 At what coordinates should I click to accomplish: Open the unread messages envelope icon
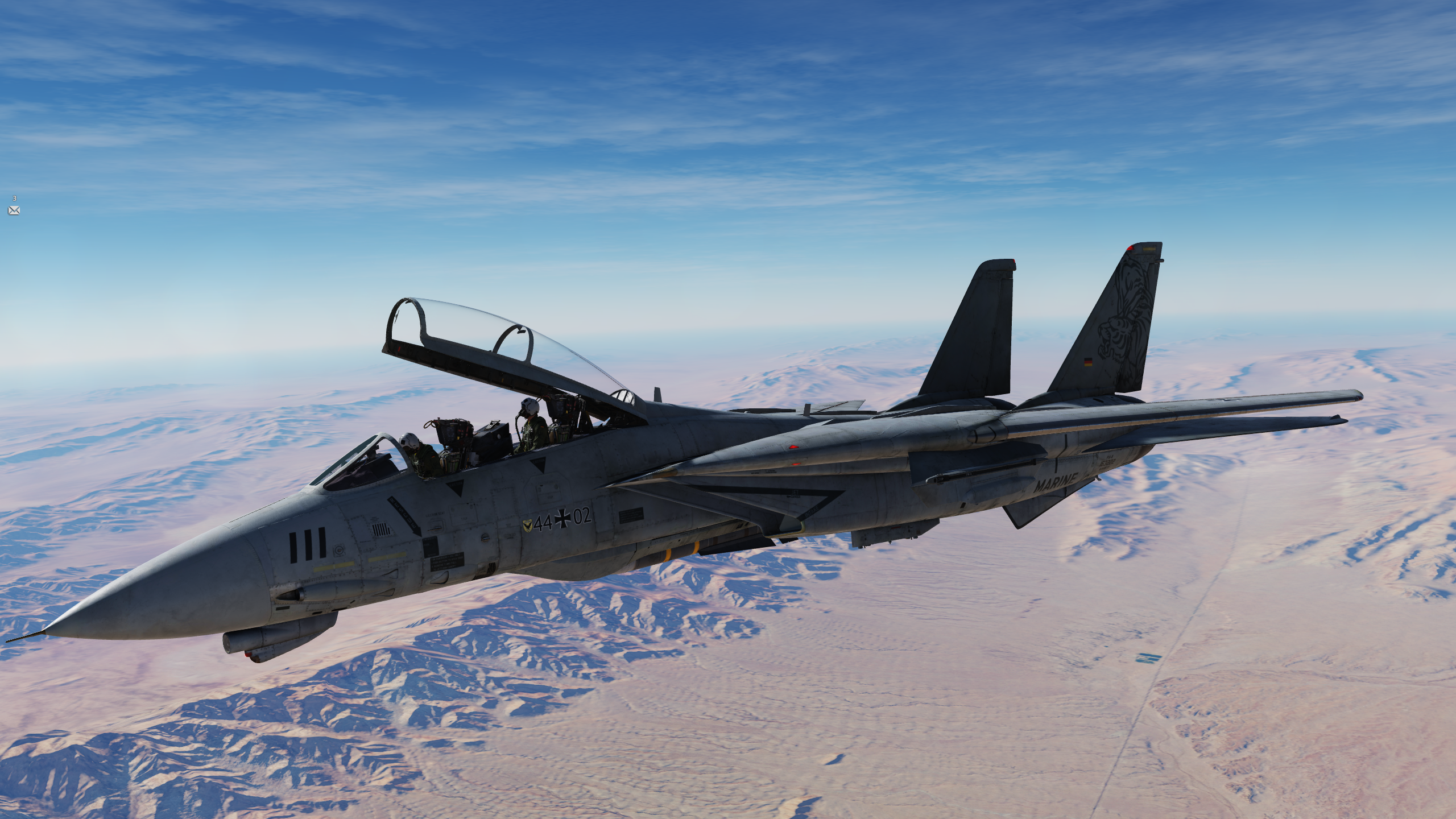pos(14,210)
